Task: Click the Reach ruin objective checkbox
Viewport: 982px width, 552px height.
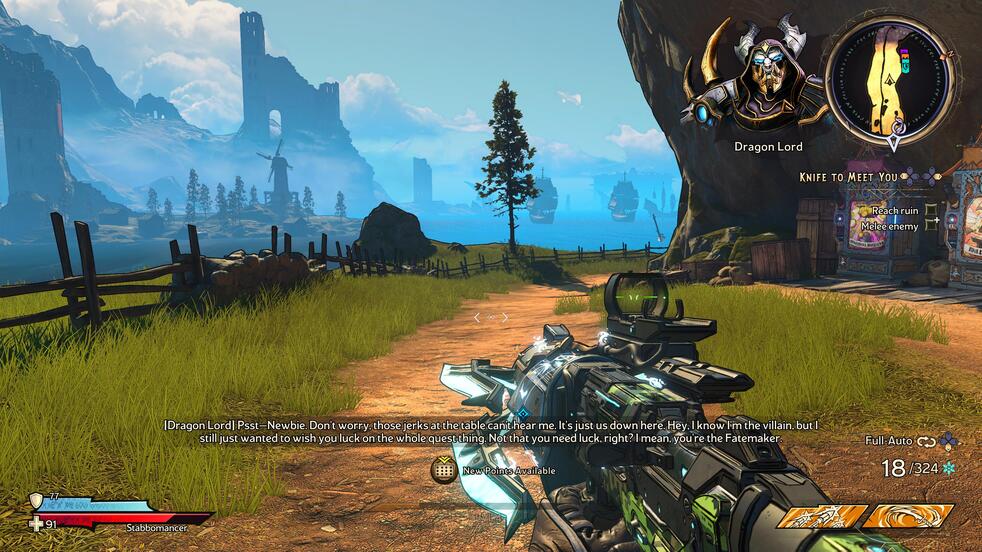Action: tap(932, 211)
